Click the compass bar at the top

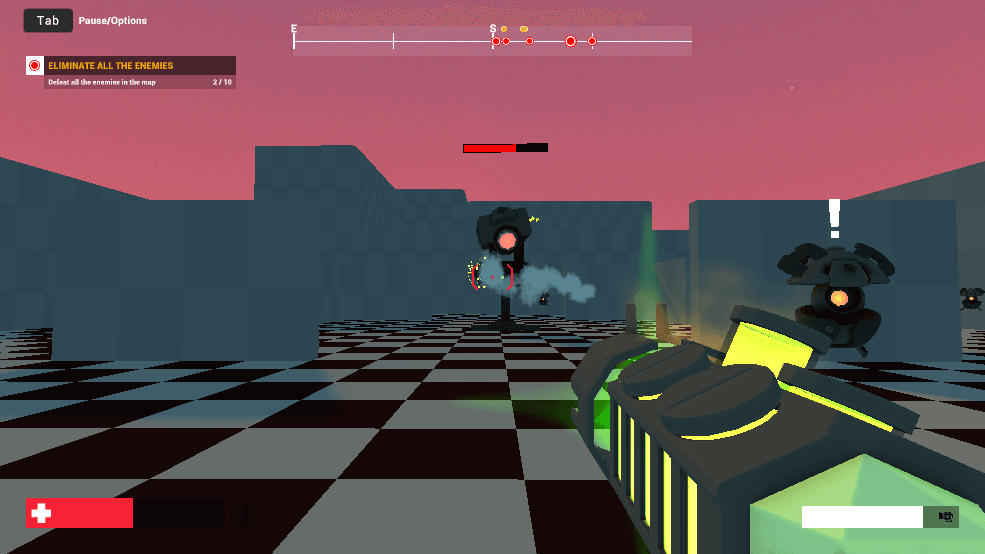coord(492,41)
